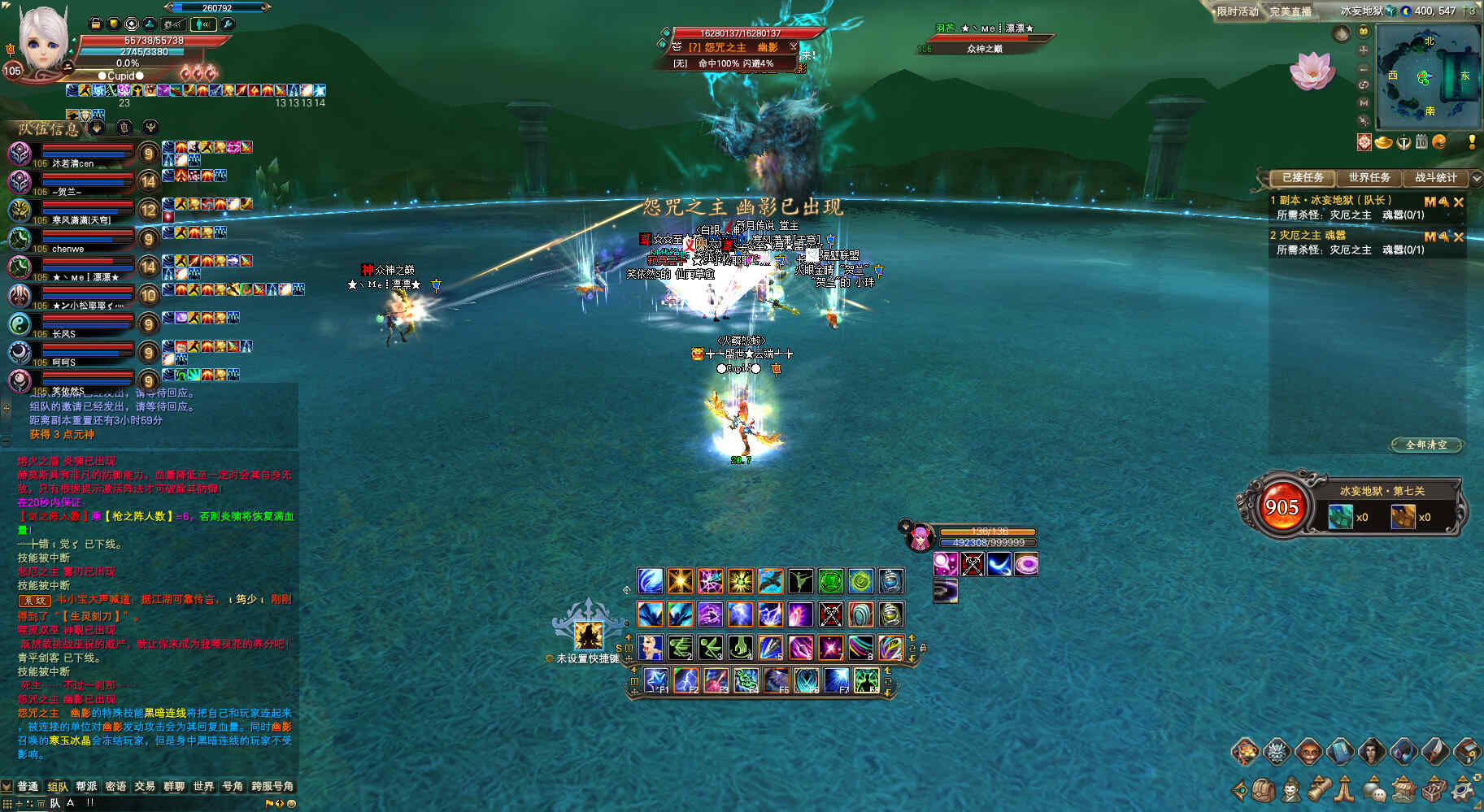Viewport: 1484px width, 812px height.
Task: Select the 已接任务 accepted quests tab
Action: pos(1303,177)
